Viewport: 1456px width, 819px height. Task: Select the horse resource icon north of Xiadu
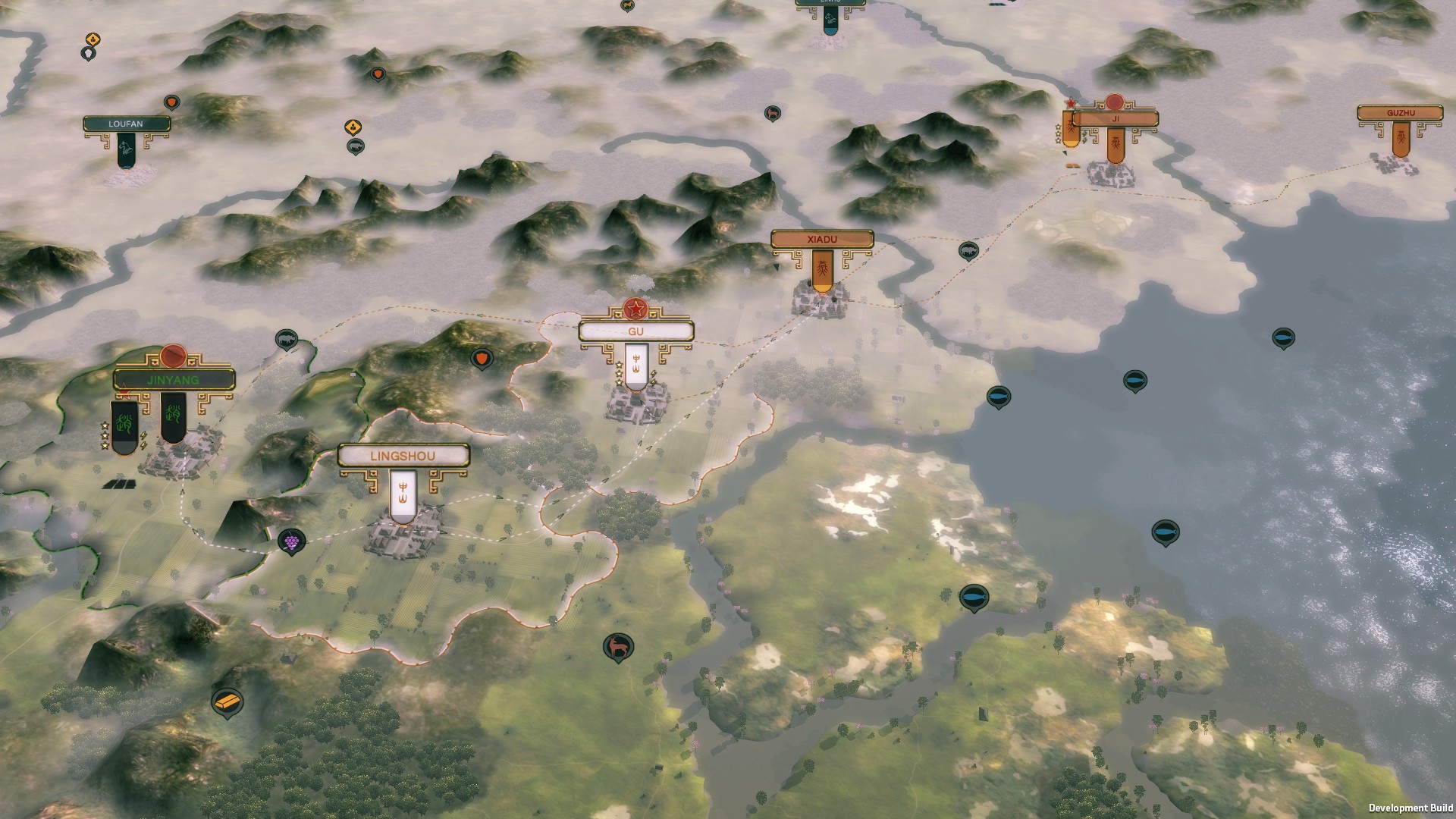tap(770, 111)
